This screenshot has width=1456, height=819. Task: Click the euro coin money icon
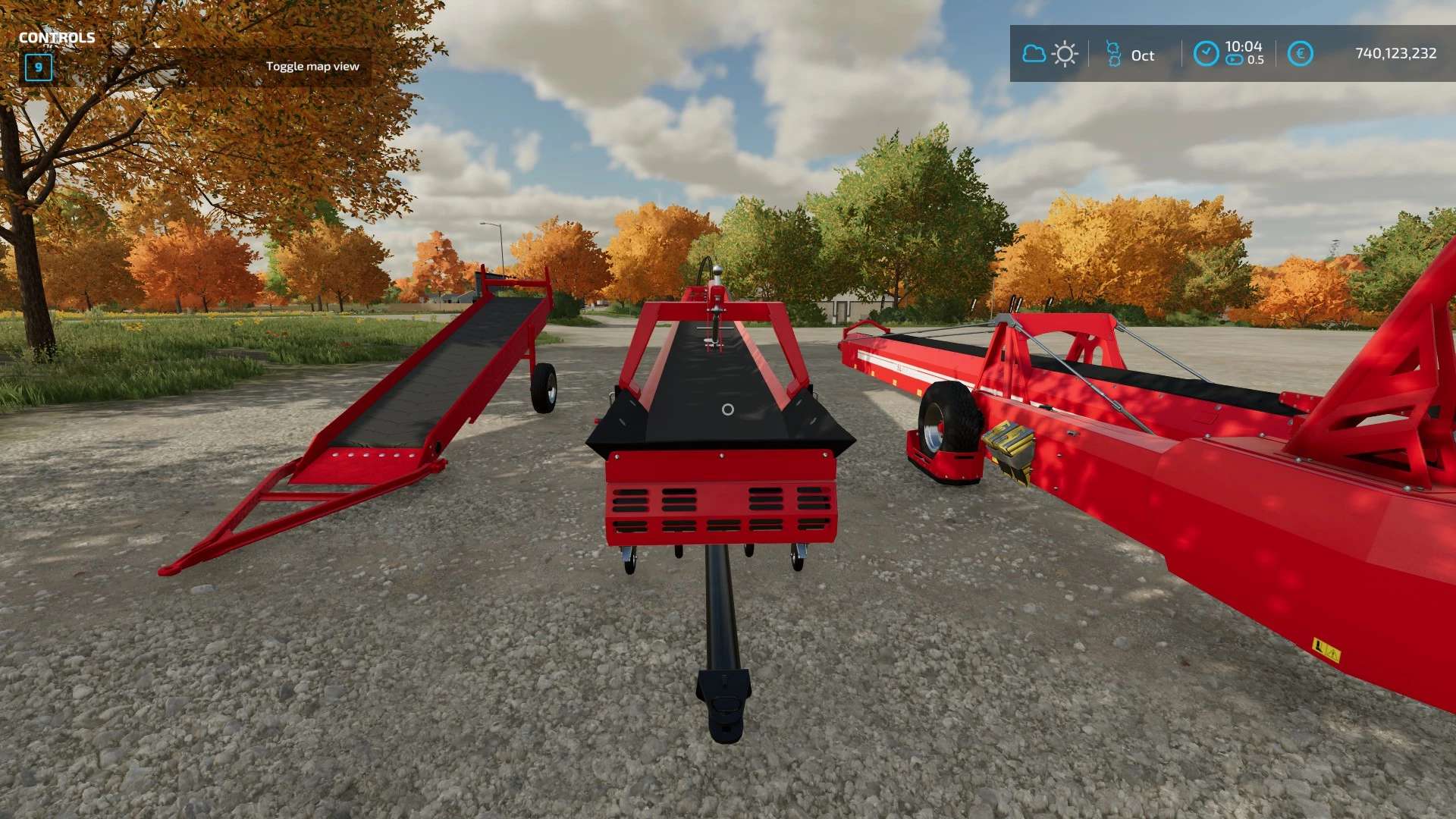pos(1300,54)
